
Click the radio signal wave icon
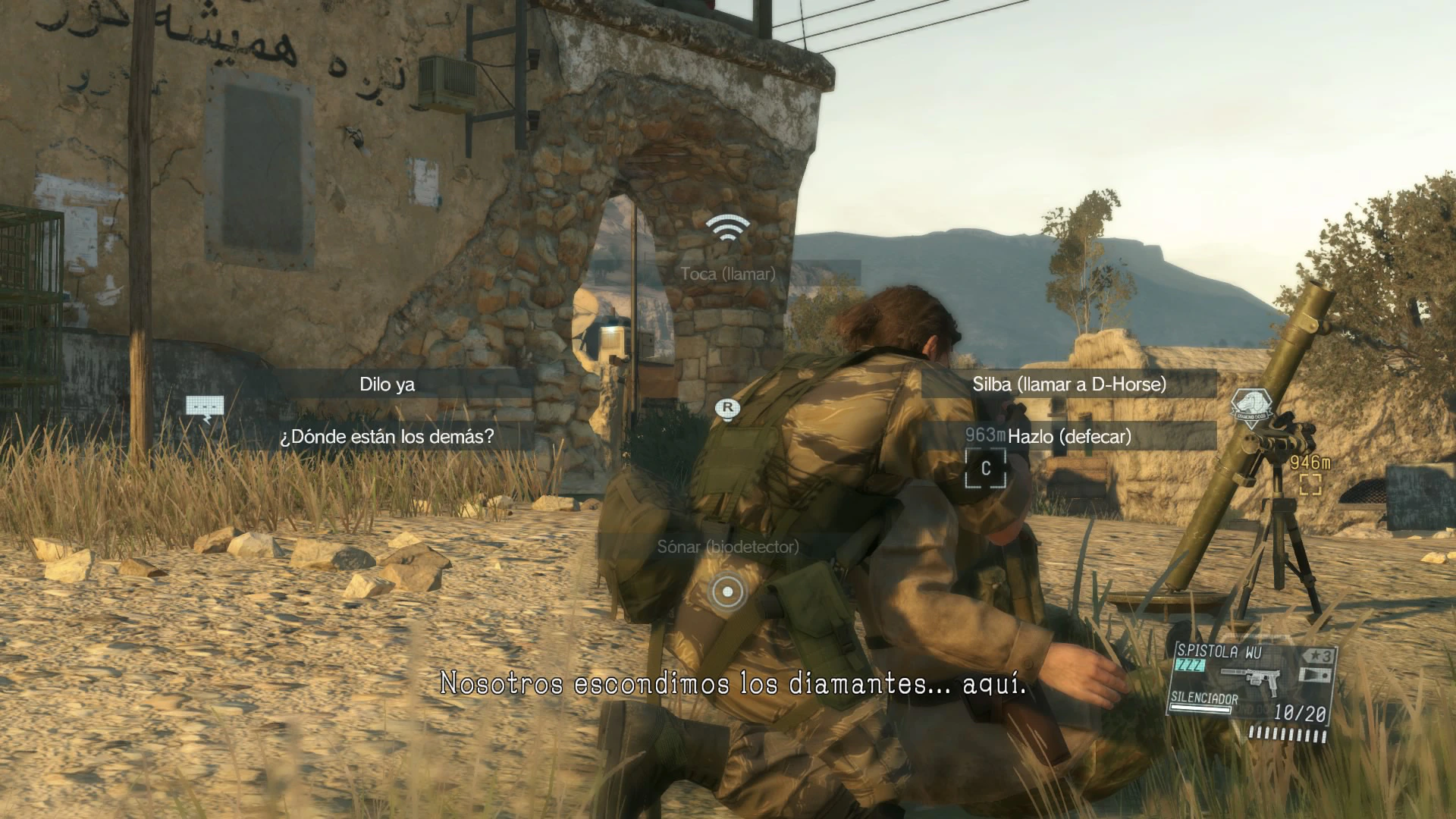click(727, 227)
